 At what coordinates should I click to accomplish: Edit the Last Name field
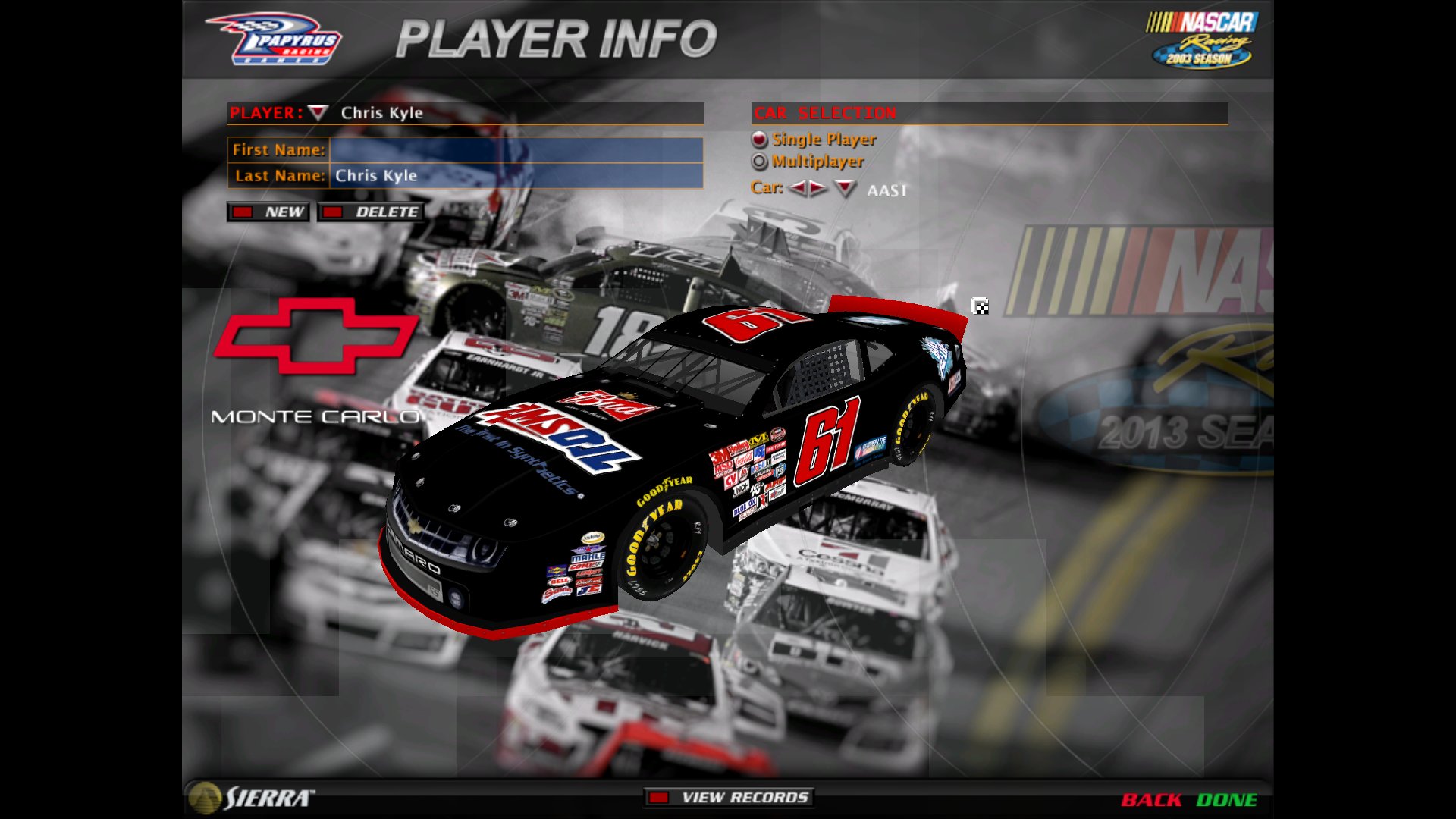pos(516,176)
